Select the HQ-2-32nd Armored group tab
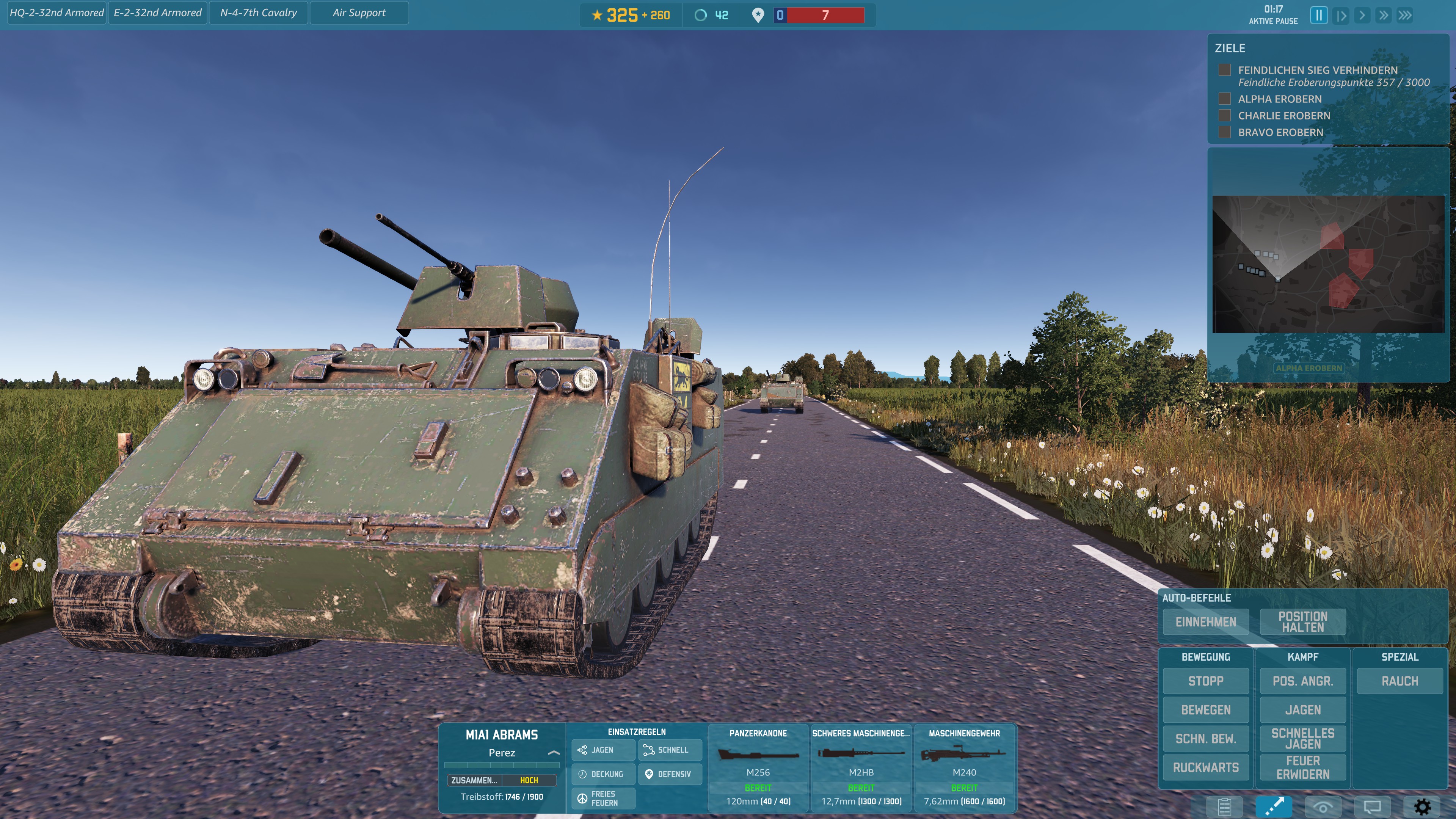Screen dimensions: 1456x819 coord(56,13)
